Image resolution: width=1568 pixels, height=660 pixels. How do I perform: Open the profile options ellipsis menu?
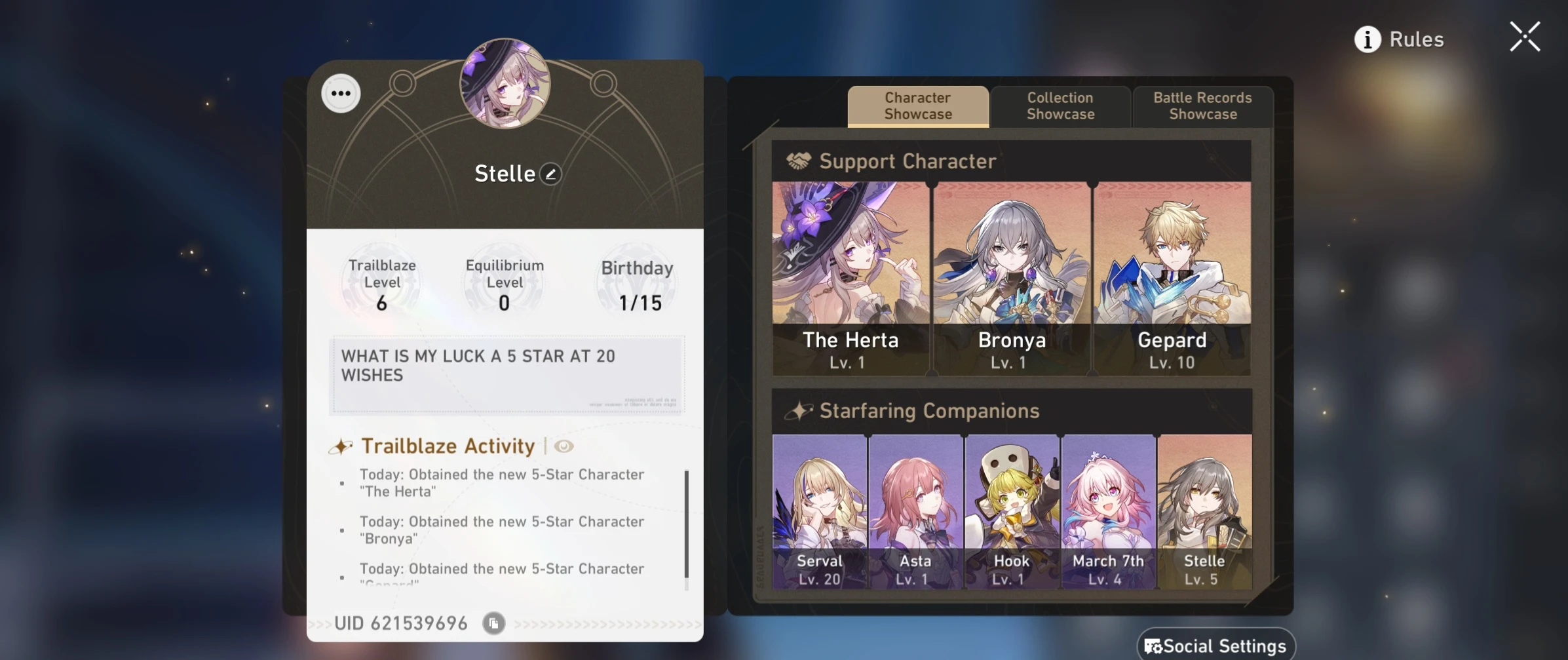(x=341, y=94)
